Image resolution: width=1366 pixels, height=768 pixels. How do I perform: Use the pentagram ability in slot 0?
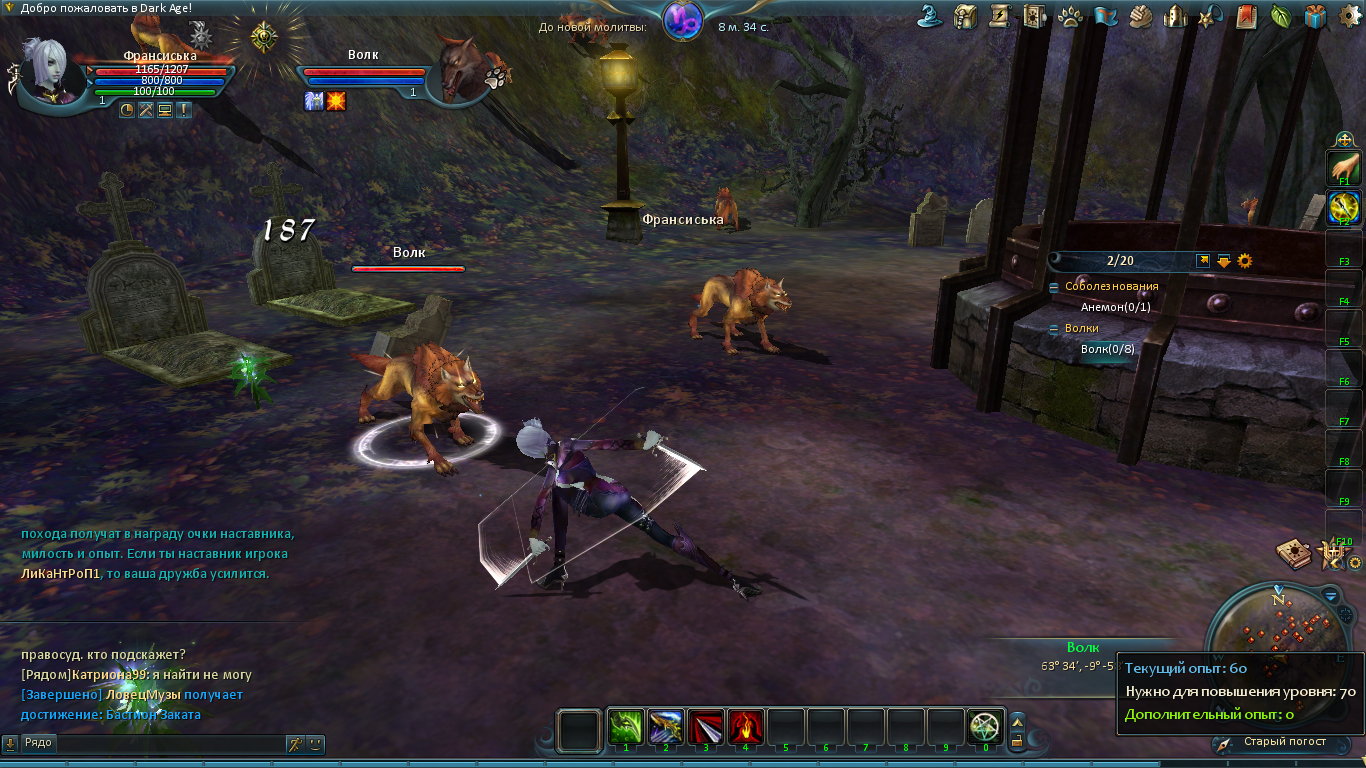986,726
